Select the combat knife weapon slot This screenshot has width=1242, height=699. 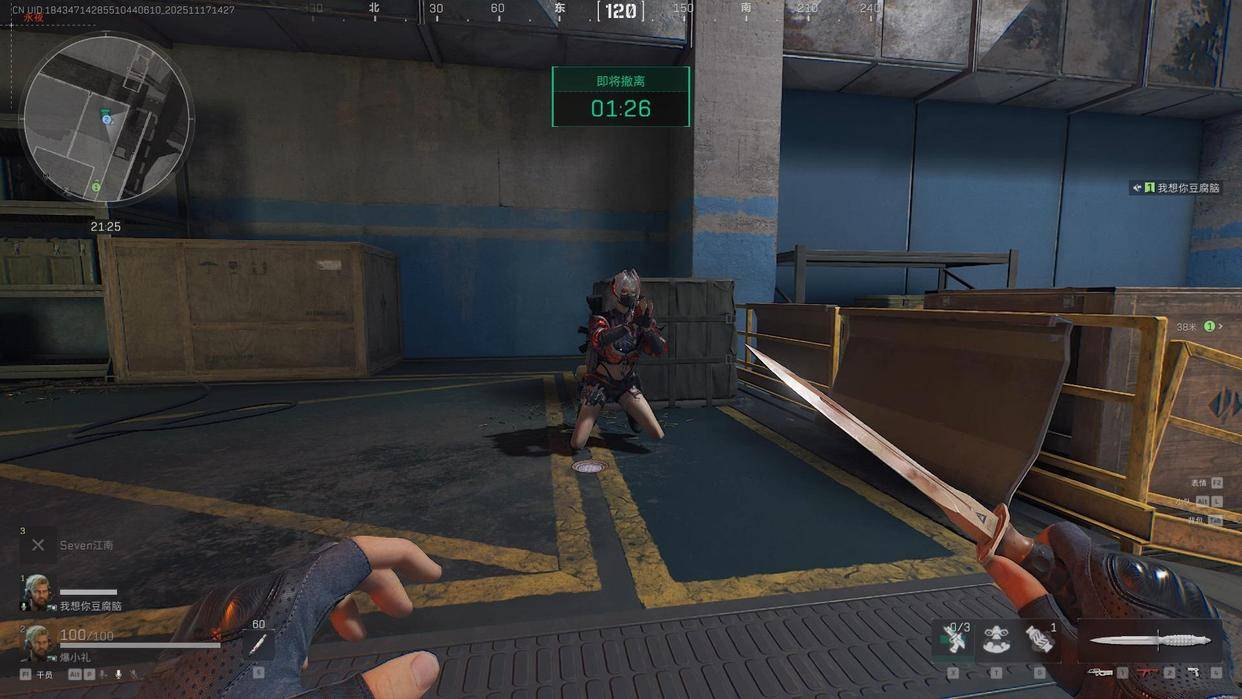point(1150,640)
